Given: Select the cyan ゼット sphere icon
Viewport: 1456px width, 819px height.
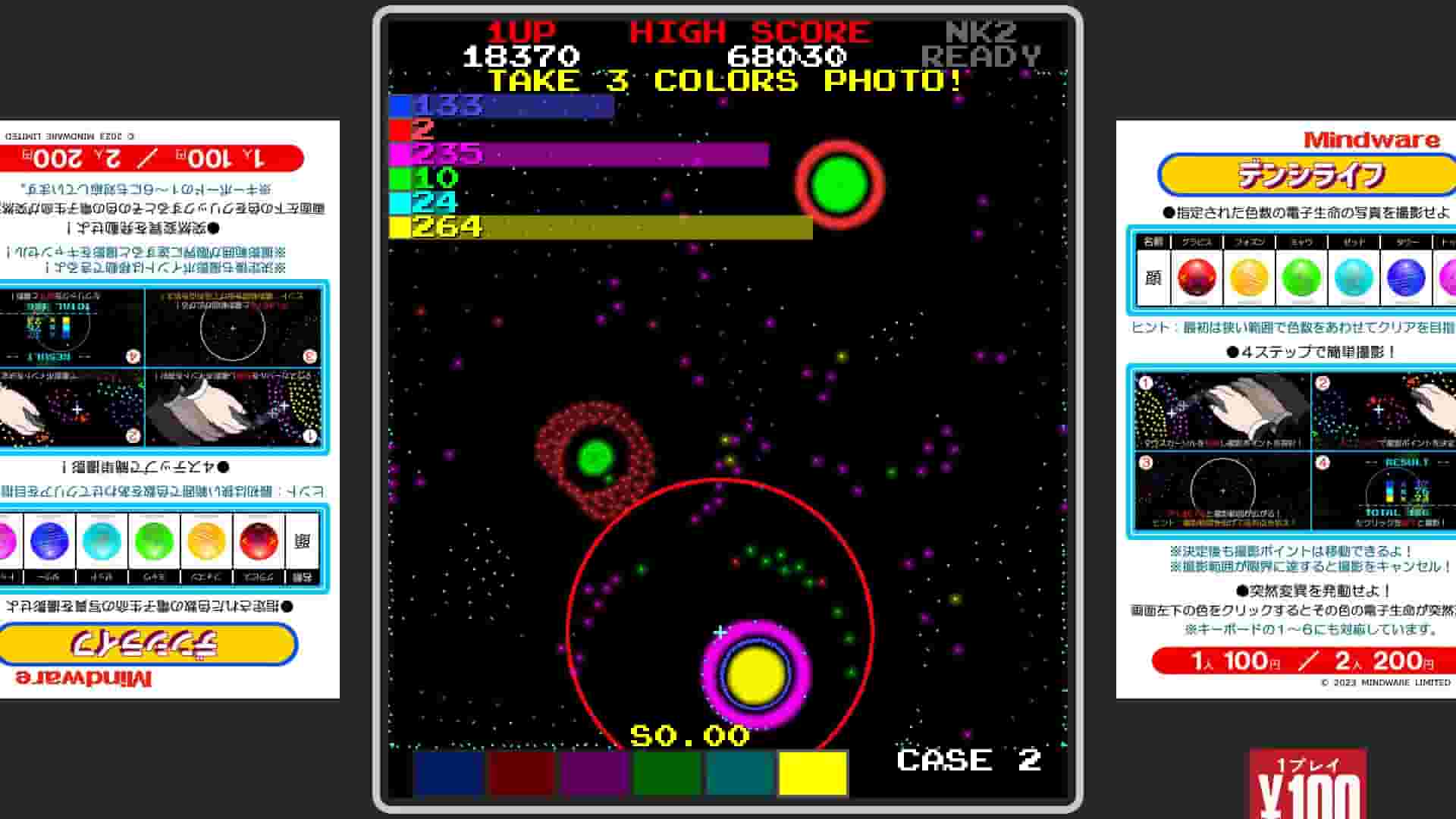Looking at the screenshot, I should (x=1354, y=277).
